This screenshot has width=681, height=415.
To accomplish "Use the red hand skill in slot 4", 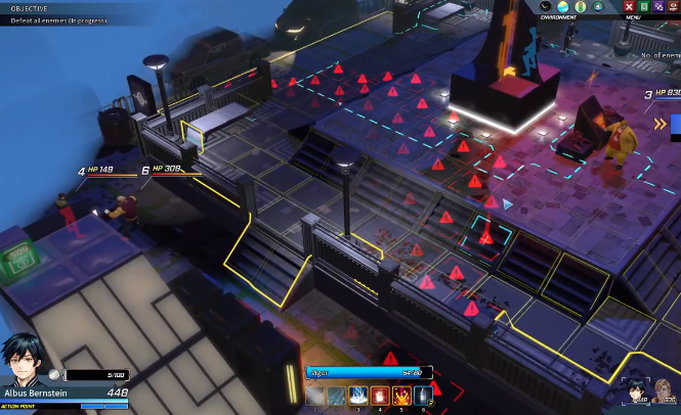I will coord(381,396).
